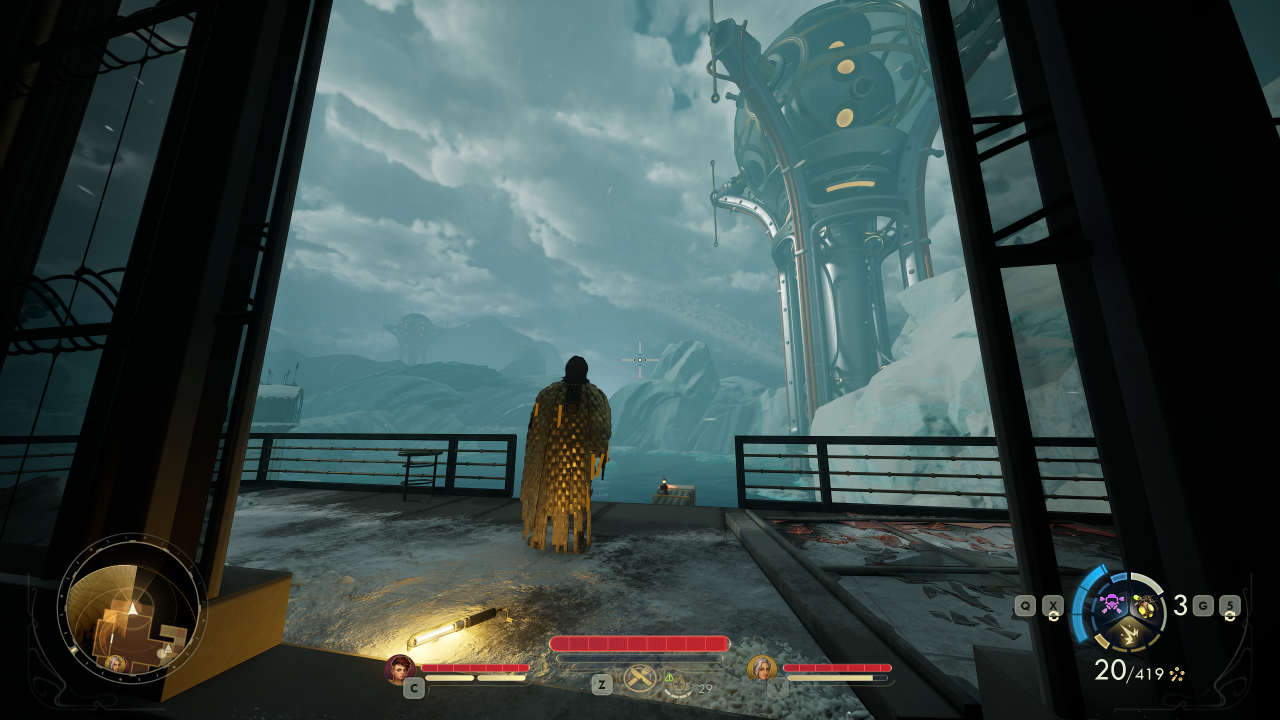Viewport: 1280px width, 720px height.
Task: Select the white-haired companion marker on the minimap
Action: pyautogui.click(x=116, y=662)
